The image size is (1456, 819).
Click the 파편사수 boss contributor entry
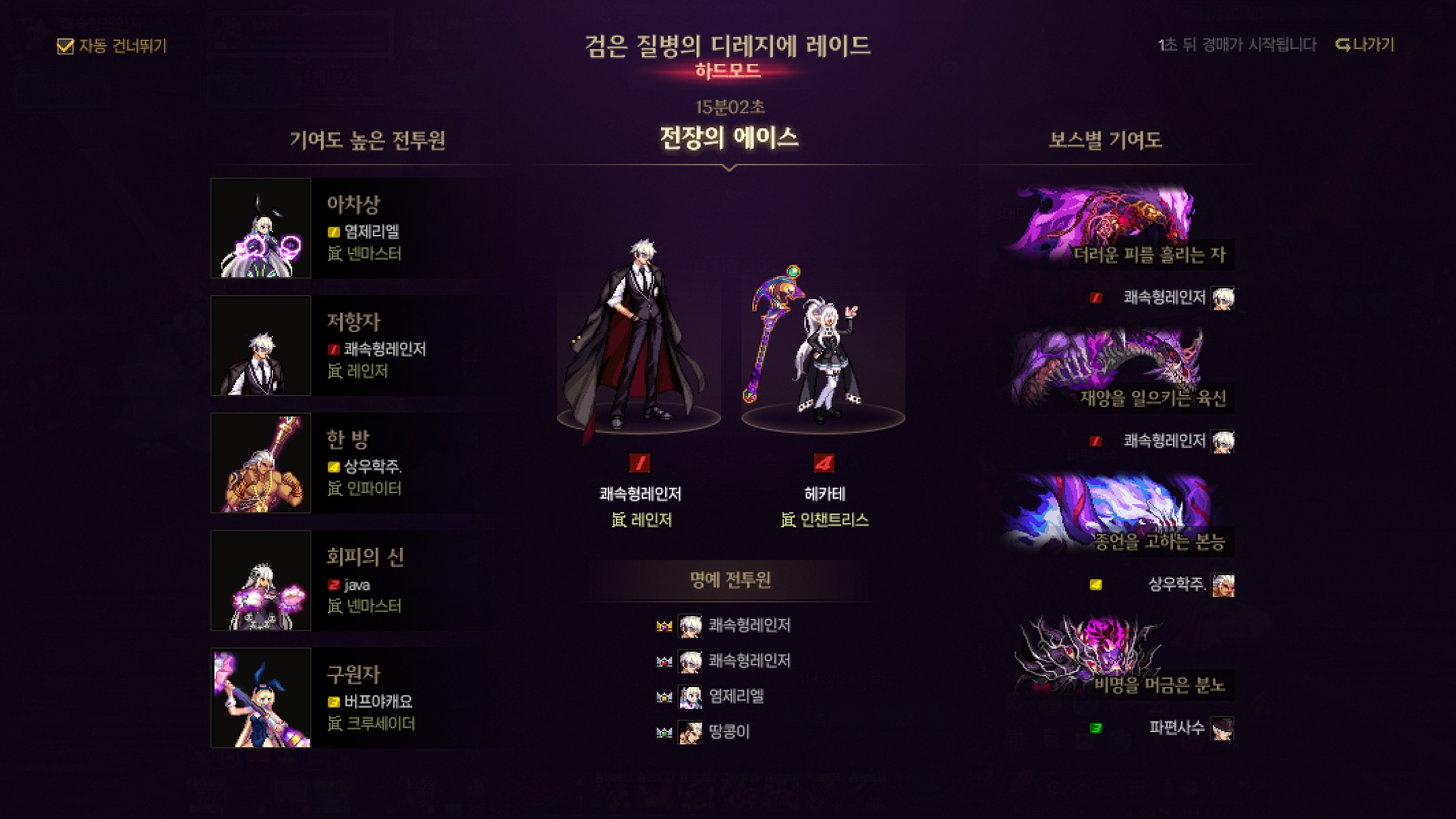pos(1175,728)
